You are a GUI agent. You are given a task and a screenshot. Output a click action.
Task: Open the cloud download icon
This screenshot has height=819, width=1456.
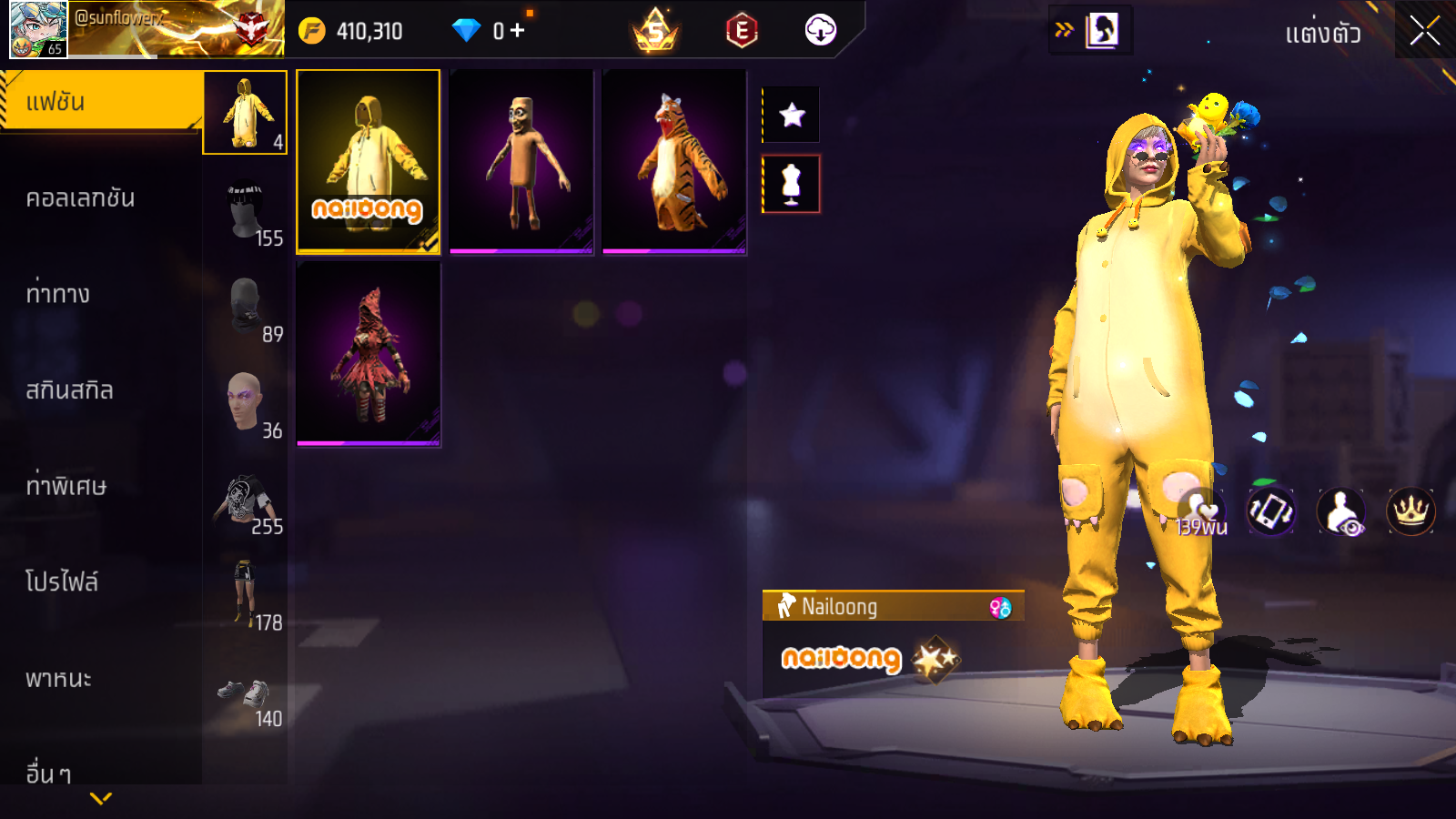pyautogui.click(x=820, y=31)
